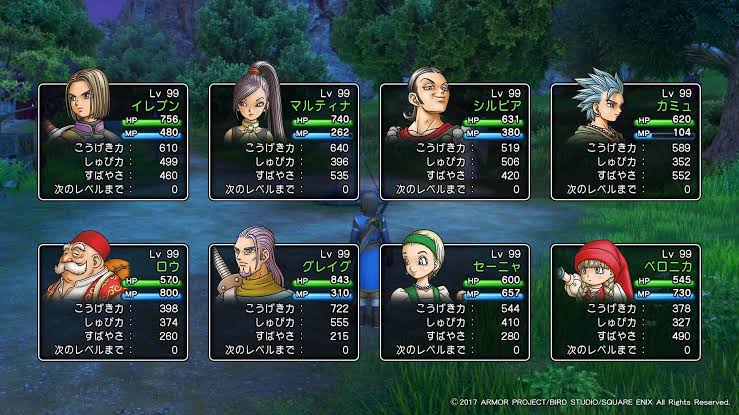Choose the グレイグ character card
739x415 pixels.
pos(283,301)
